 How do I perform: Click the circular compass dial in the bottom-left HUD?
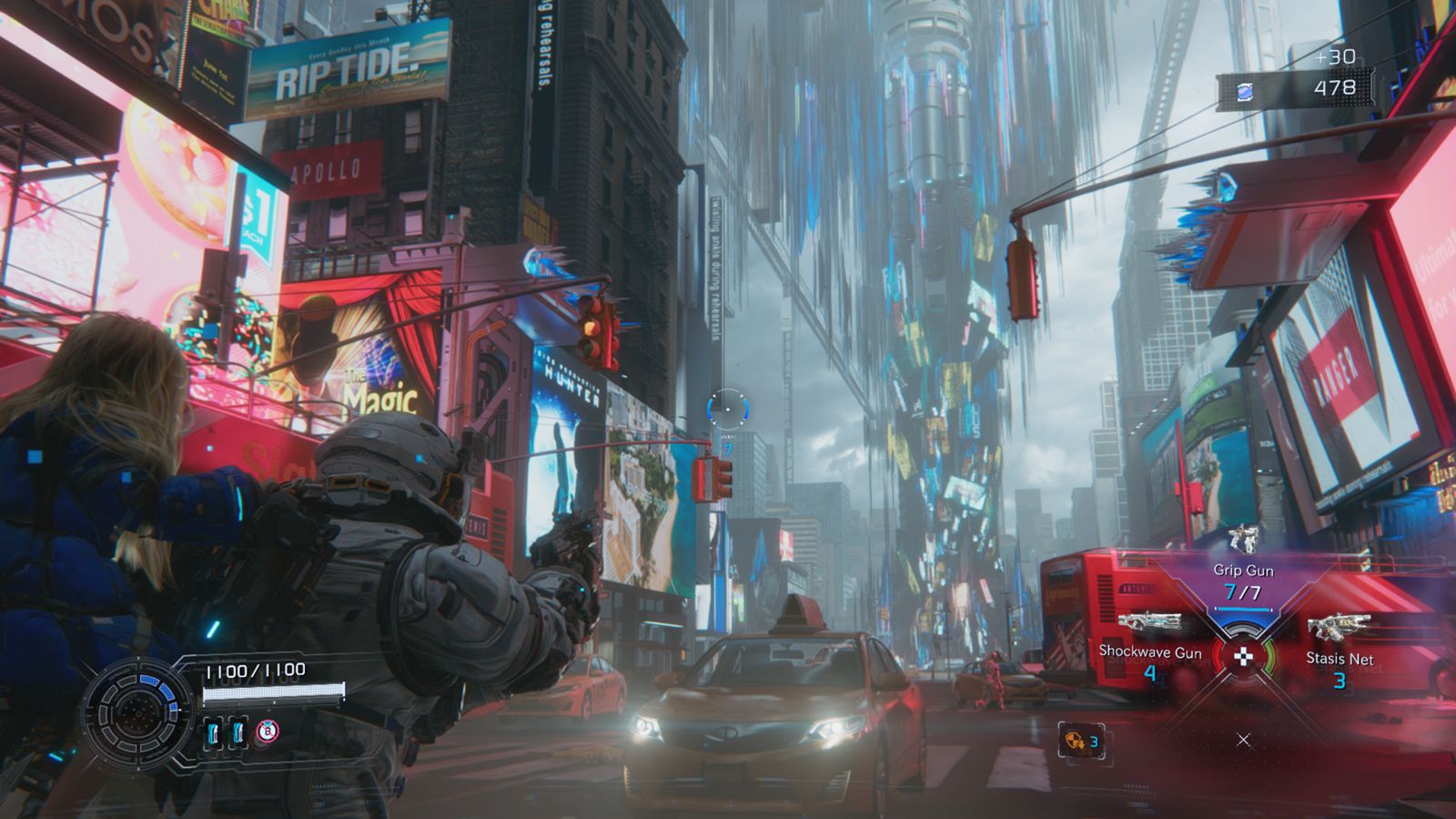click(x=137, y=713)
